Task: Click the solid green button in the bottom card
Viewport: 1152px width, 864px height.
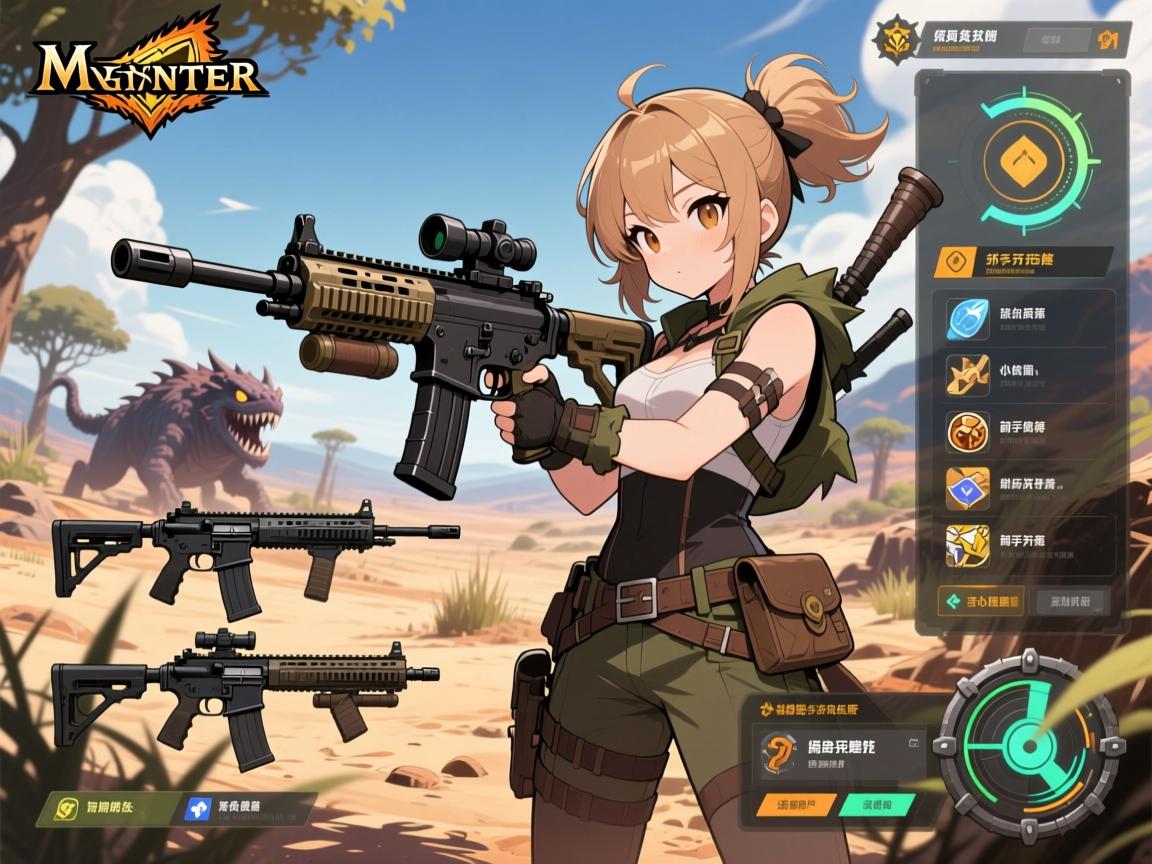Action: (x=876, y=803)
